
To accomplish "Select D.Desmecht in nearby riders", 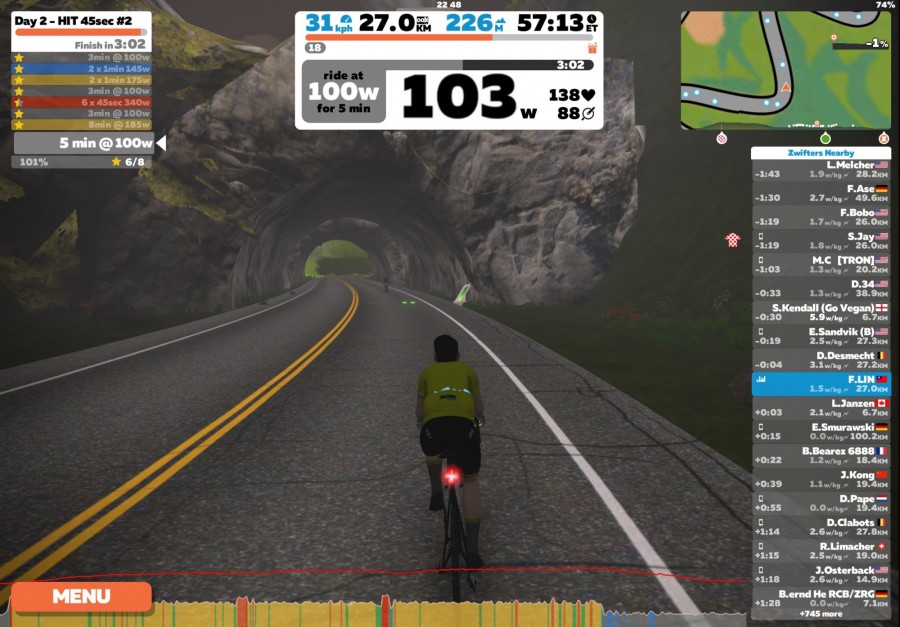I will click(x=821, y=360).
